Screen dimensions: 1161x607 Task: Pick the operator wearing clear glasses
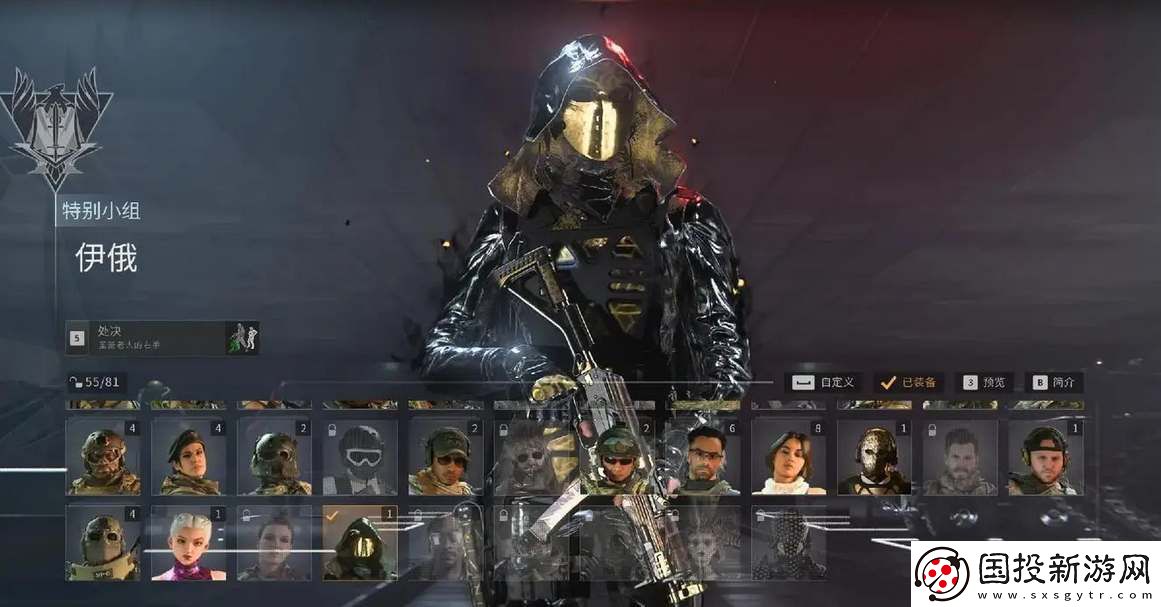[x=703, y=457]
